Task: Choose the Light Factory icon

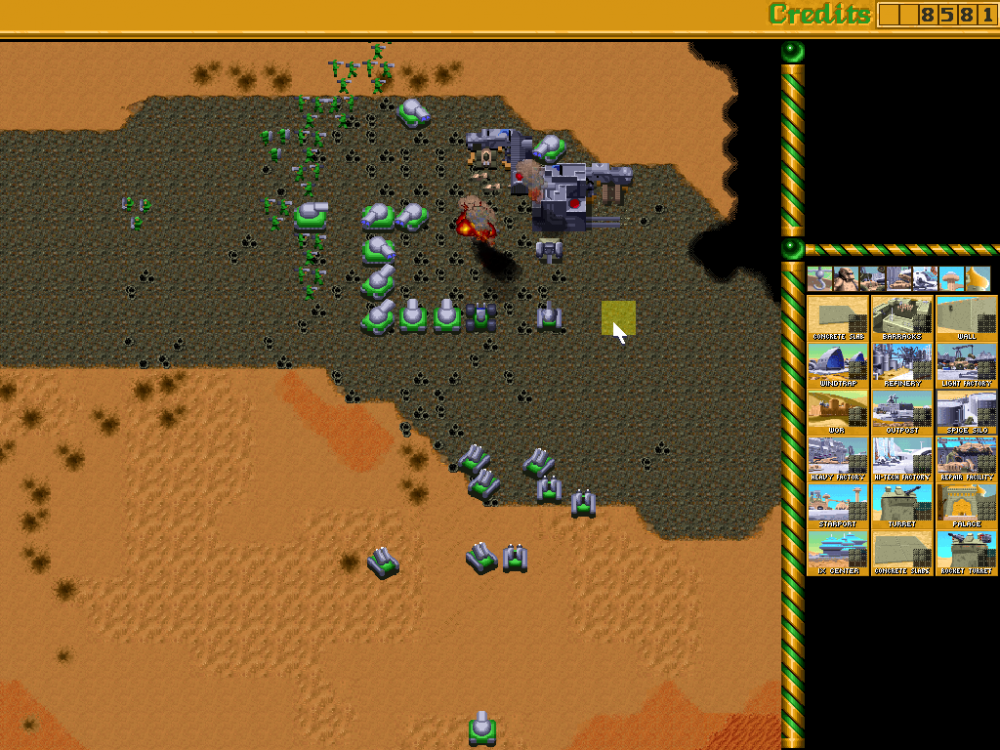Action: pos(966,365)
